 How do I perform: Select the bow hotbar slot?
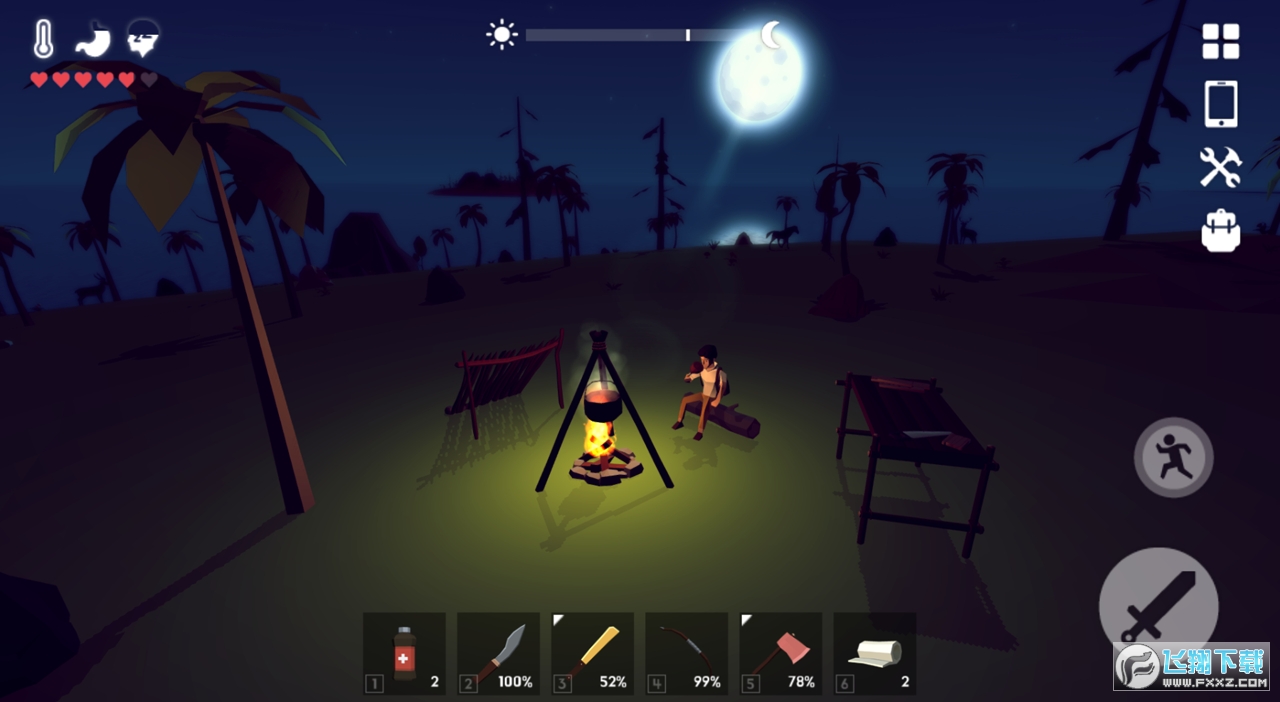686,654
